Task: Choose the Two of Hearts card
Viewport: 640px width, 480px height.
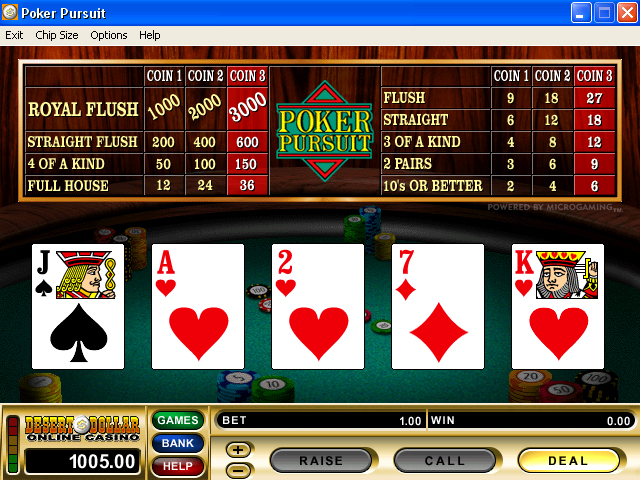Action: [318, 306]
